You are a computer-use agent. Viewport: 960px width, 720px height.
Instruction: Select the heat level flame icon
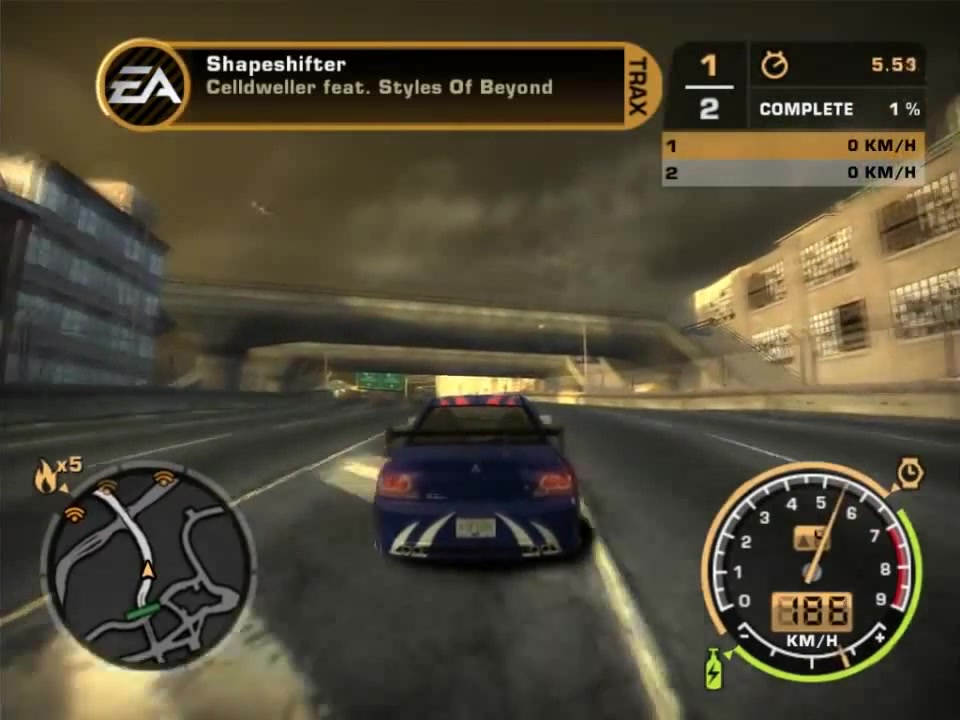tap(47, 478)
